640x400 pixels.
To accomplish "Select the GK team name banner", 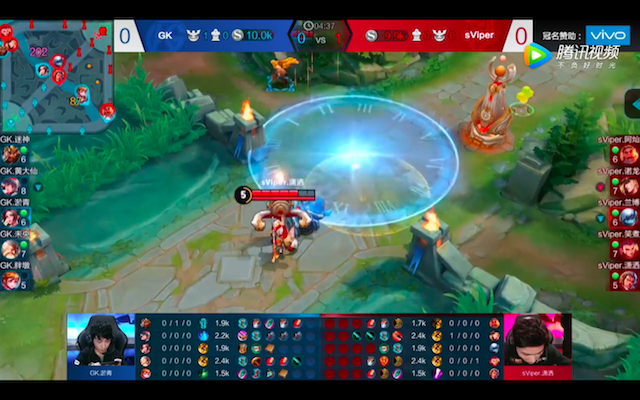I will 165,35.
